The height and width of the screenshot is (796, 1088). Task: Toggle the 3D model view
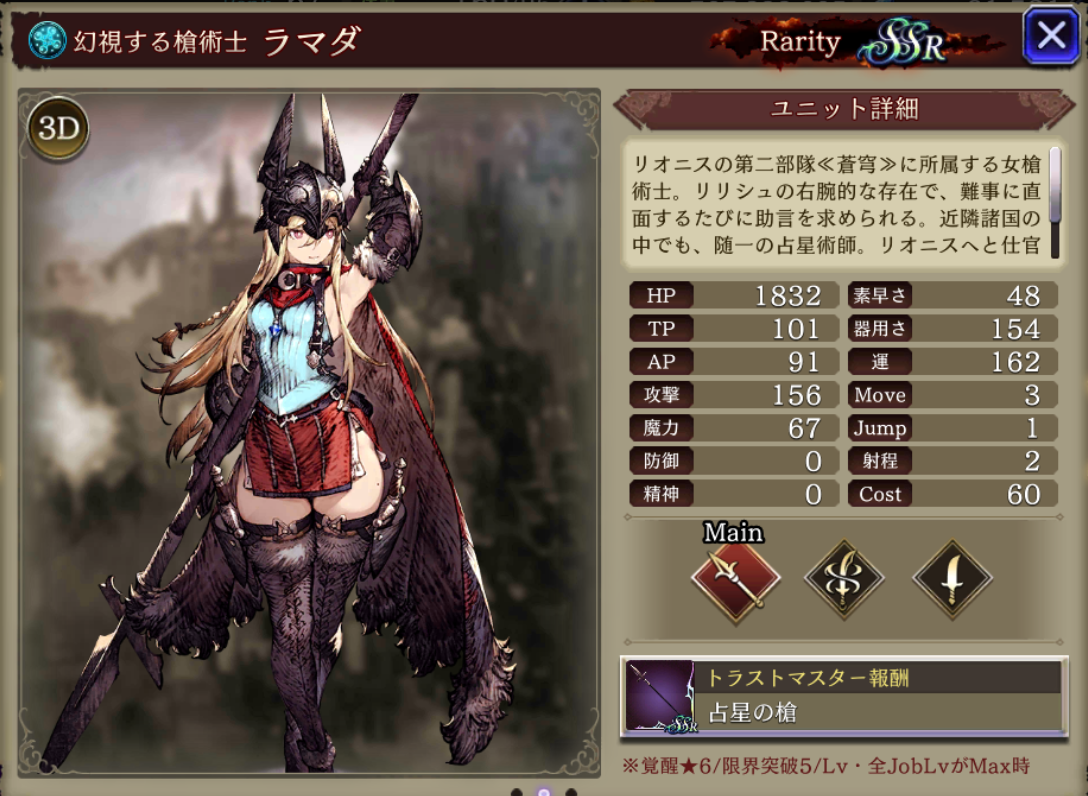click(58, 127)
